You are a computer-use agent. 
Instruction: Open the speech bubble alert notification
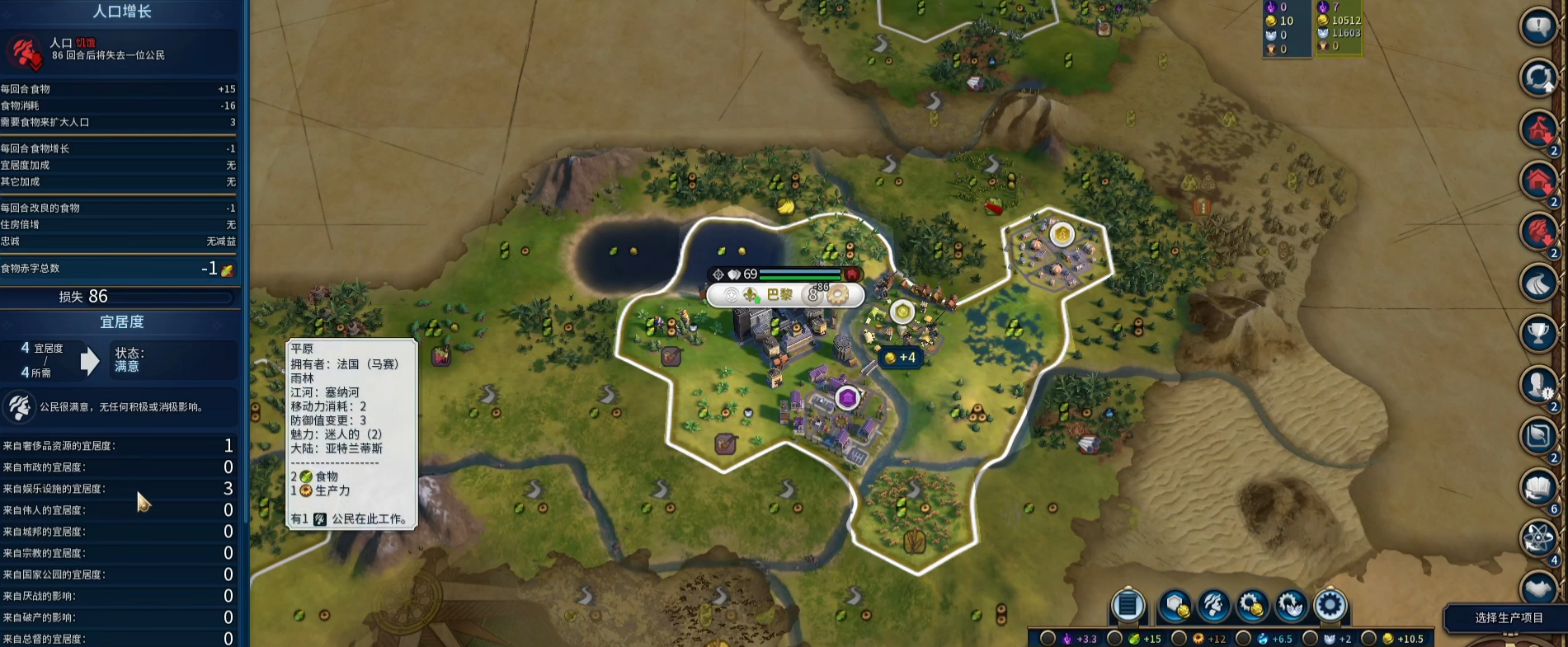pyautogui.click(x=1538, y=26)
